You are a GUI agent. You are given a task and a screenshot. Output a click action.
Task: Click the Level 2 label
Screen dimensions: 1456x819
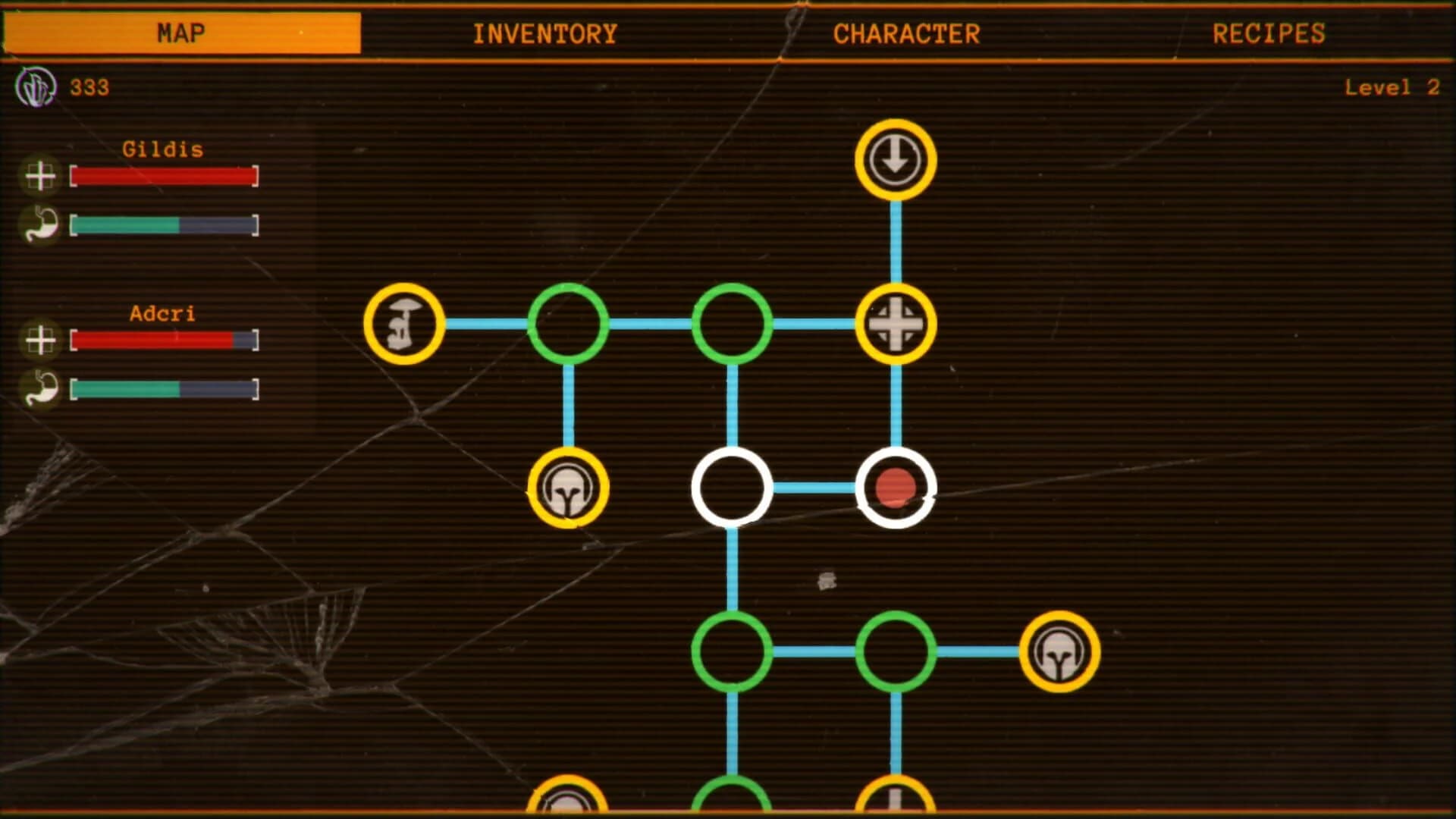pyautogui.click(x=1392, y=88)
